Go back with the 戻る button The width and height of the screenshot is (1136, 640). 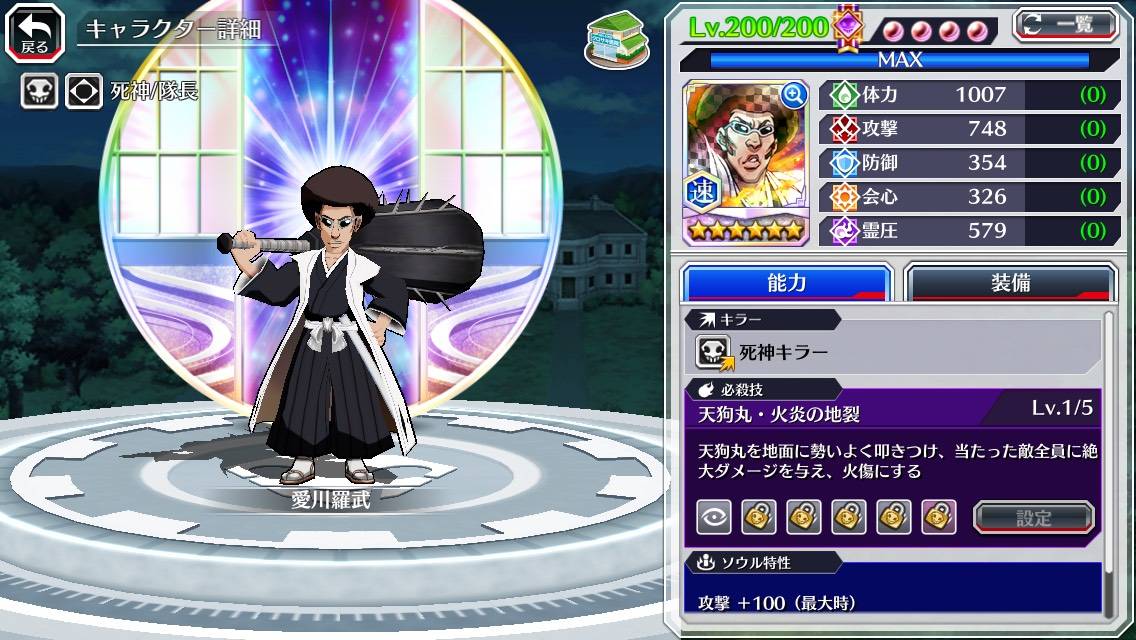[35, 31]
